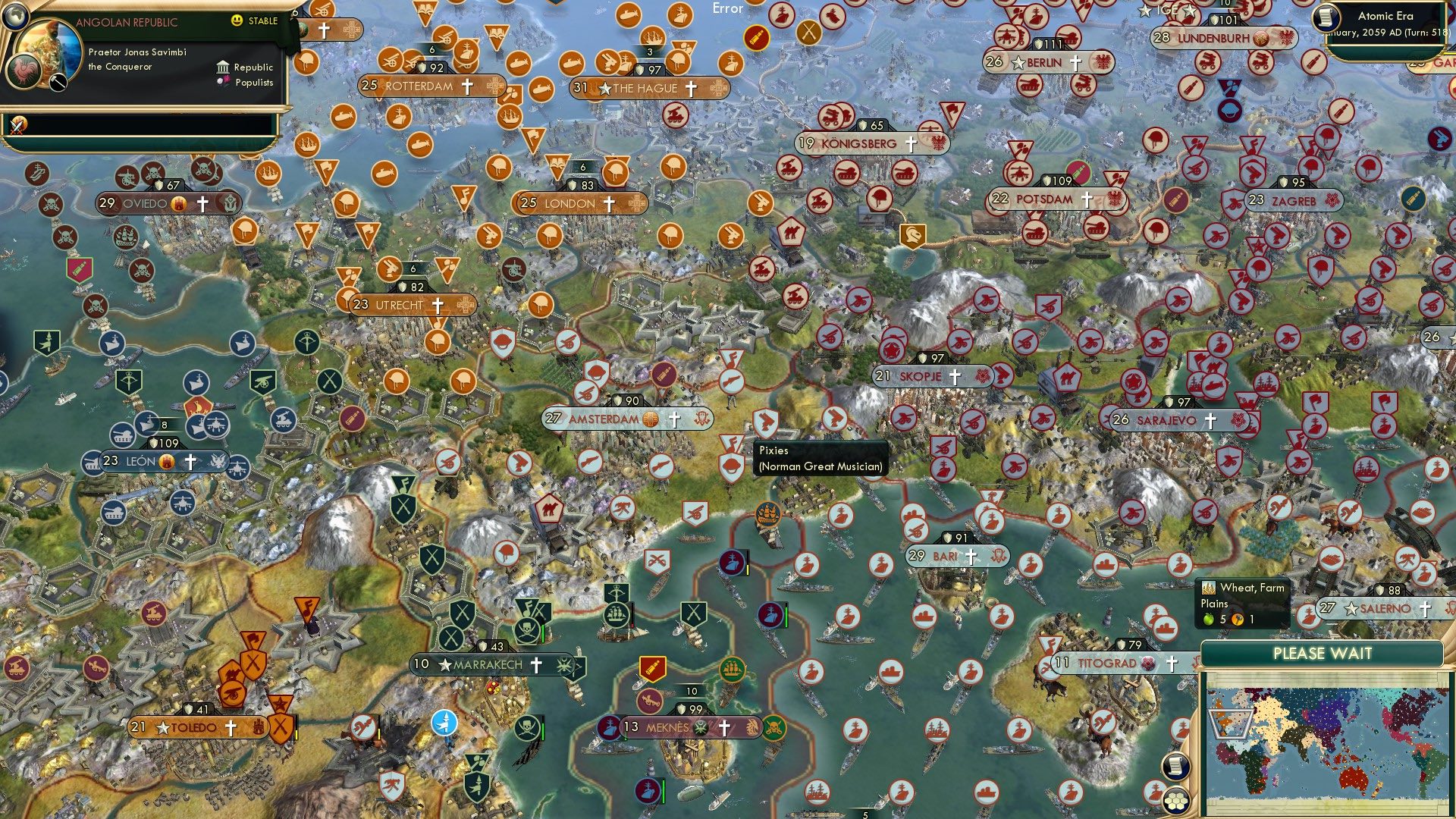Click the social policies scroll above the minimap
Viewport: 1456px width, 819px height.
(1178, 767)
